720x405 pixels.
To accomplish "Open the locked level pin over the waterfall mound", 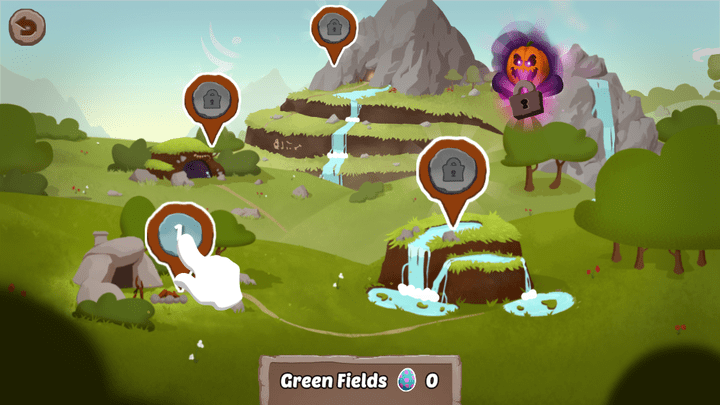I will click(452, 167).
